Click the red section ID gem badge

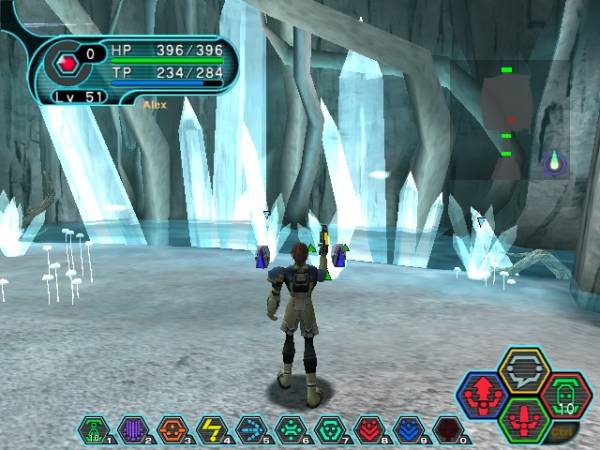[x=68, y=62]
